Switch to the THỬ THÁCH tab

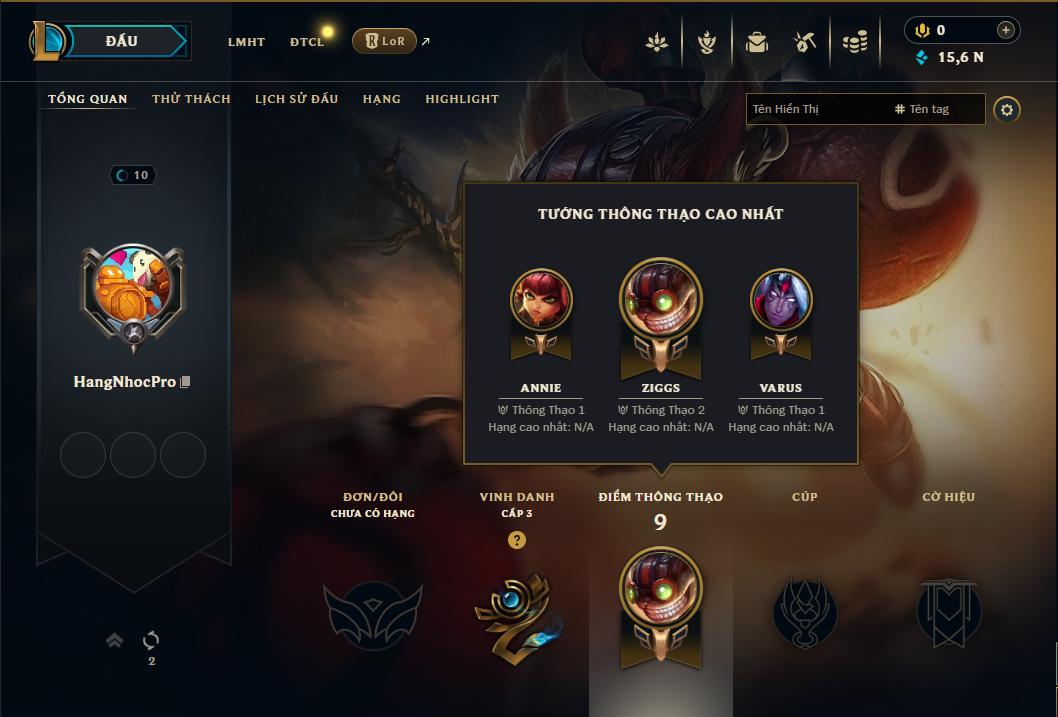(x=191, y=99)
